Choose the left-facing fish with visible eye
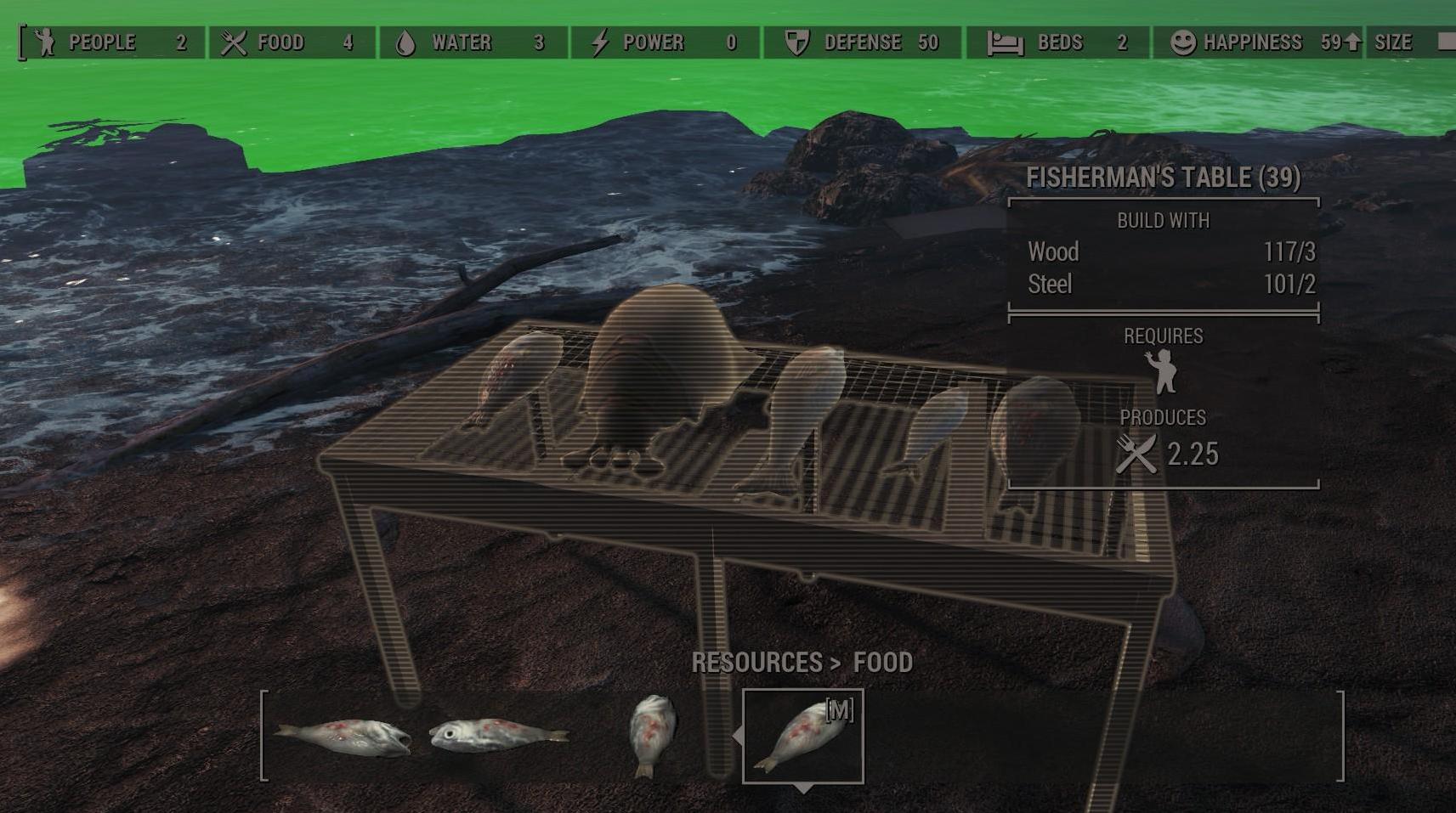 coord(497,735)
